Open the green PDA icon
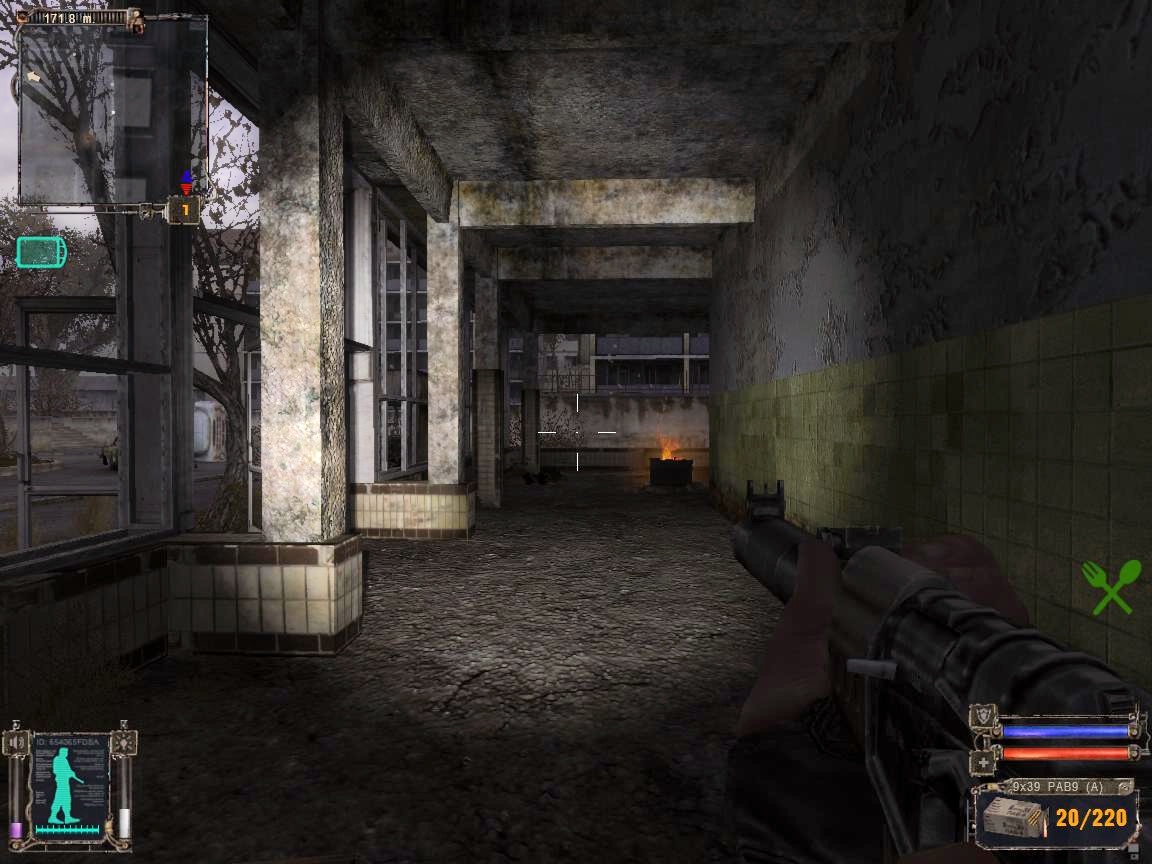The image size is (1152, 864). coord(41,251)
